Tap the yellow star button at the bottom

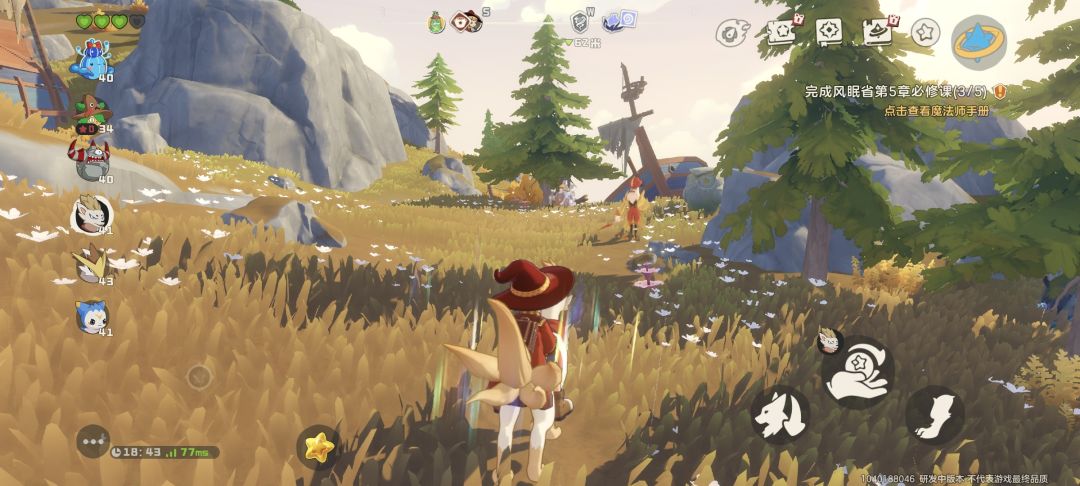(318, 447)
